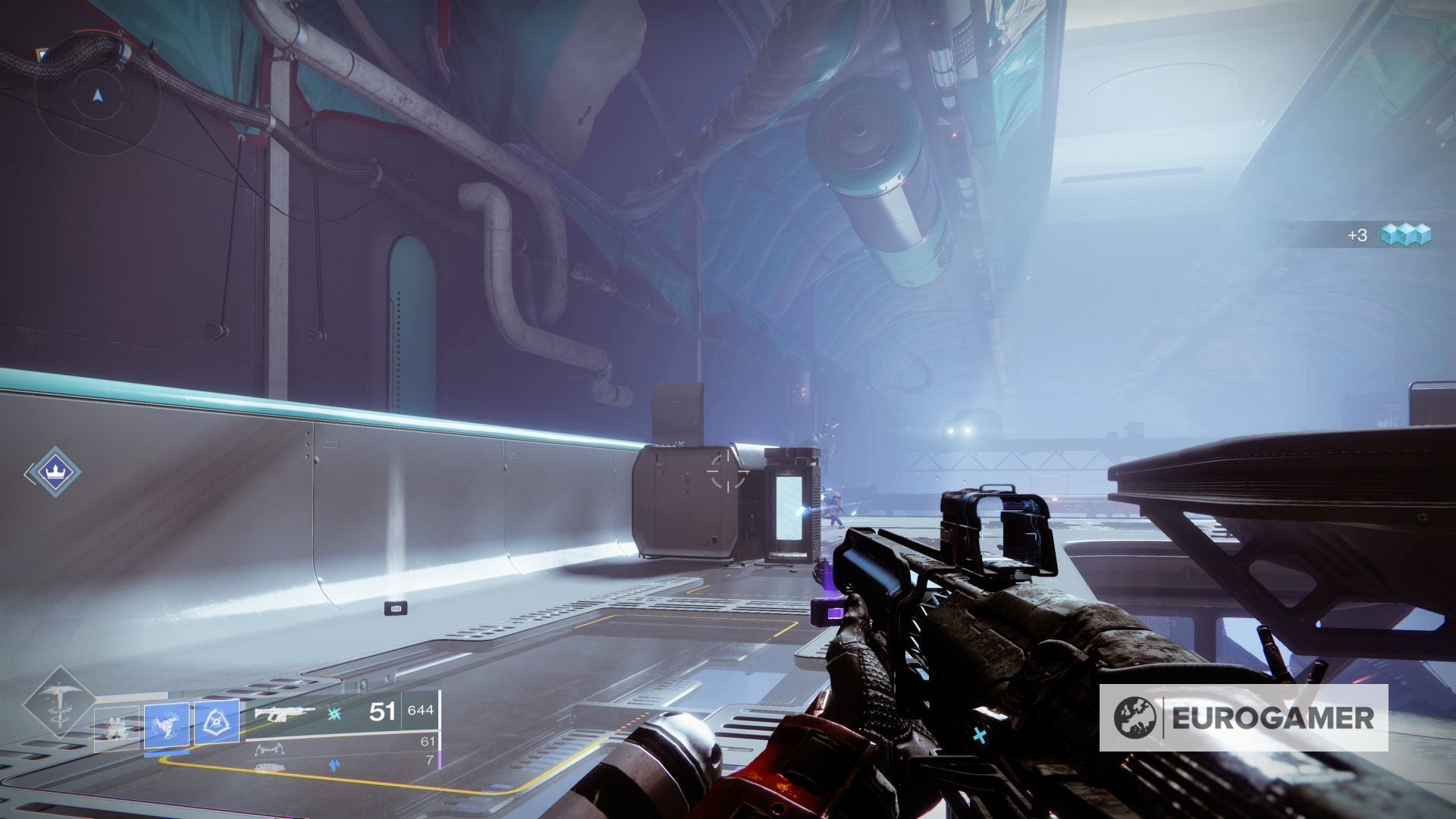Click the +3 currency pickup text
This screenshot has width=1456, height=819.
point(1359,234)
